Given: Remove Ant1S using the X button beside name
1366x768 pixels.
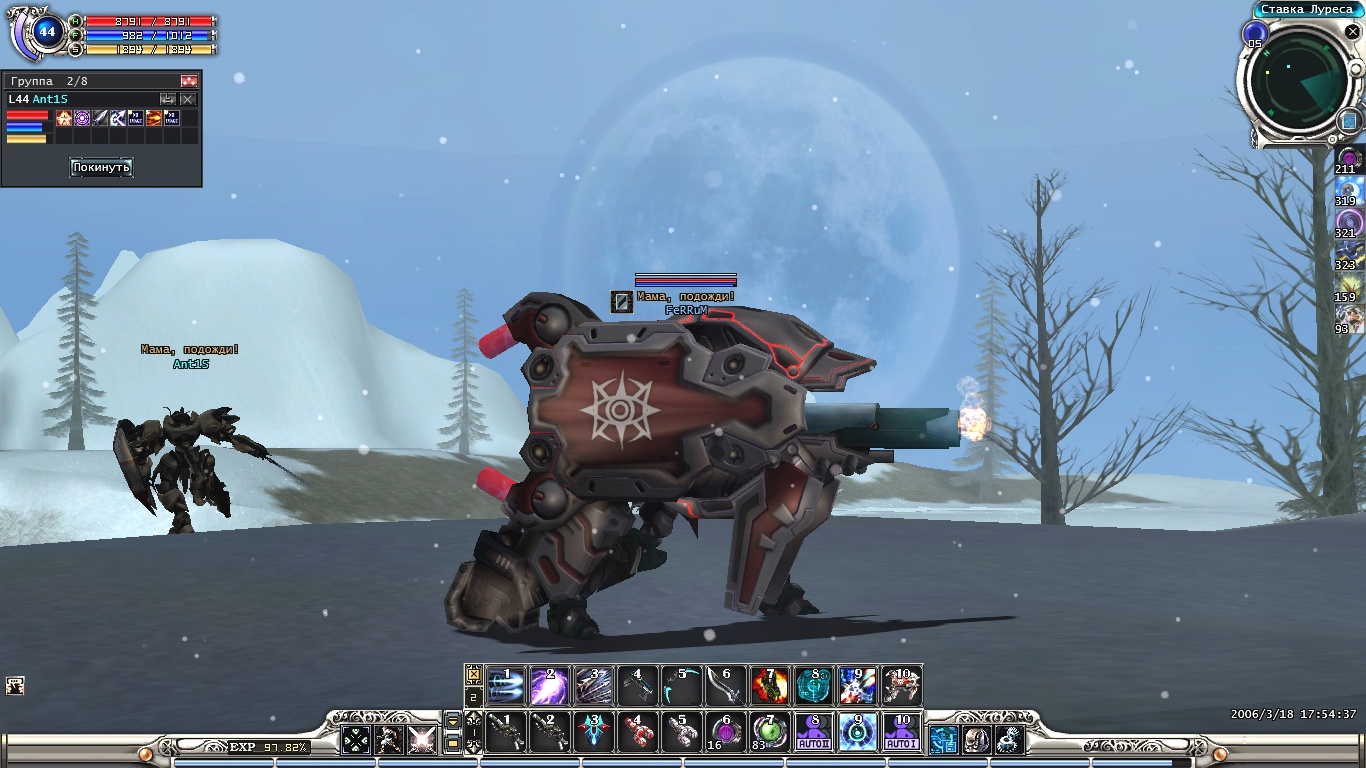Looking at the screenshot, I should pyautogui.click(x=188, y=99).
